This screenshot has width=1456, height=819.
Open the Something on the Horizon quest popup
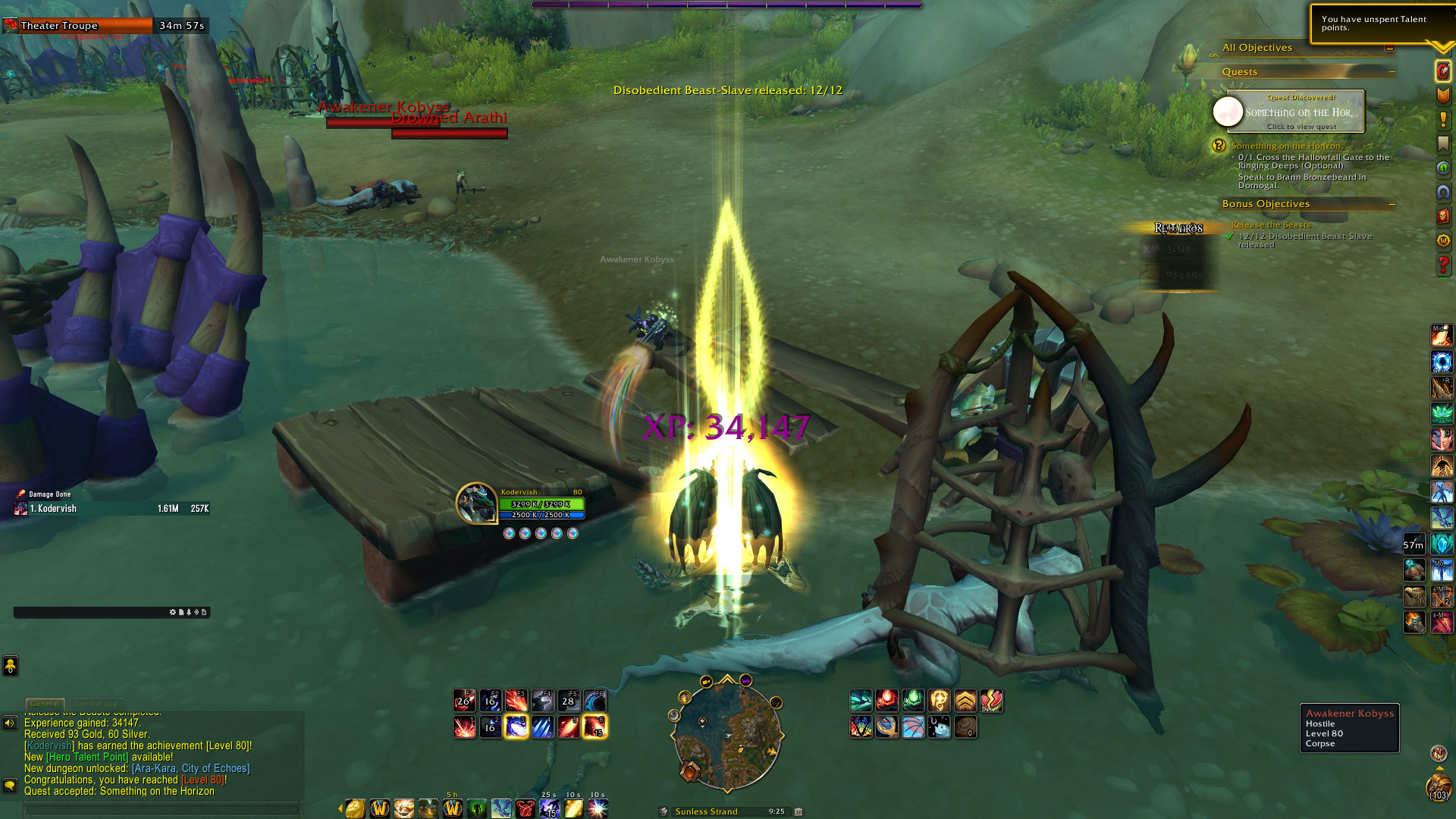tap(1295, 111)
